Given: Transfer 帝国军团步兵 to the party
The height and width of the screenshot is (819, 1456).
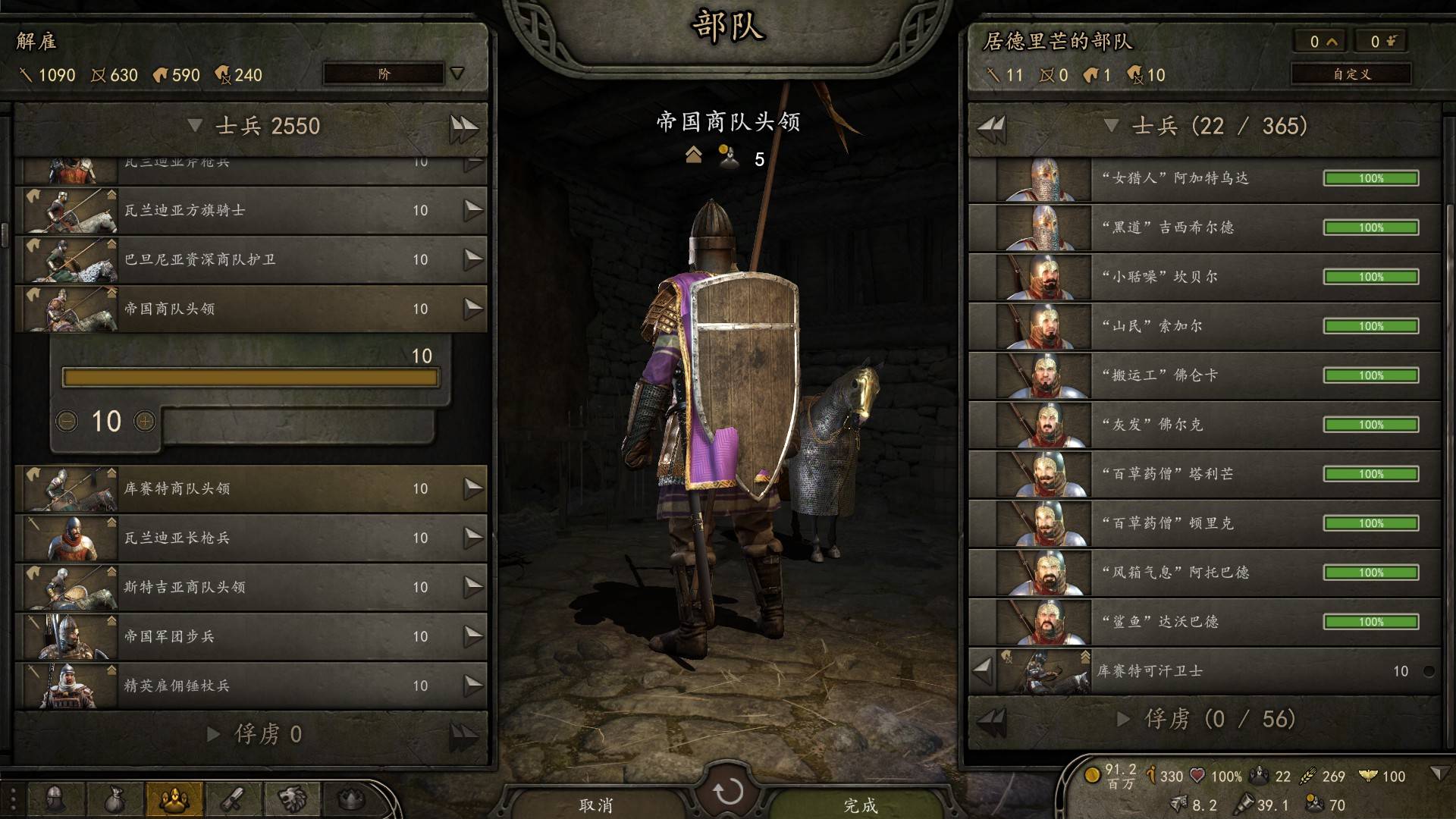Looking at the screenshot, I should click(x=473, y=636).
